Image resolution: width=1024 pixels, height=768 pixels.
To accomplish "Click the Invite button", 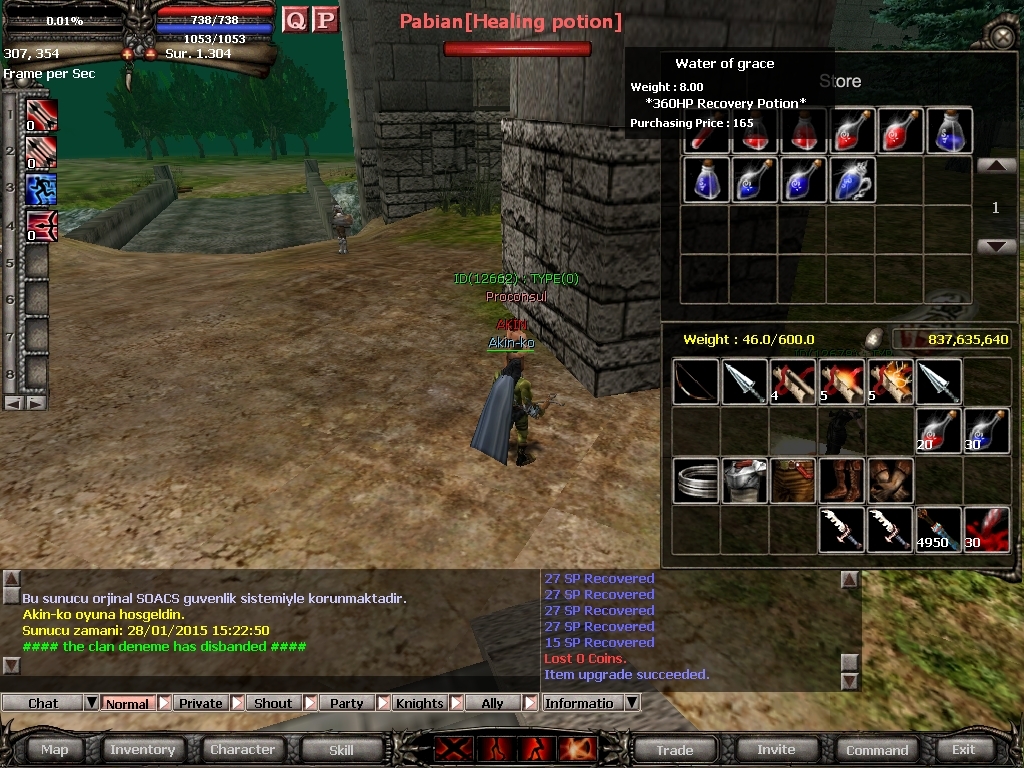I will click(776, 749).
